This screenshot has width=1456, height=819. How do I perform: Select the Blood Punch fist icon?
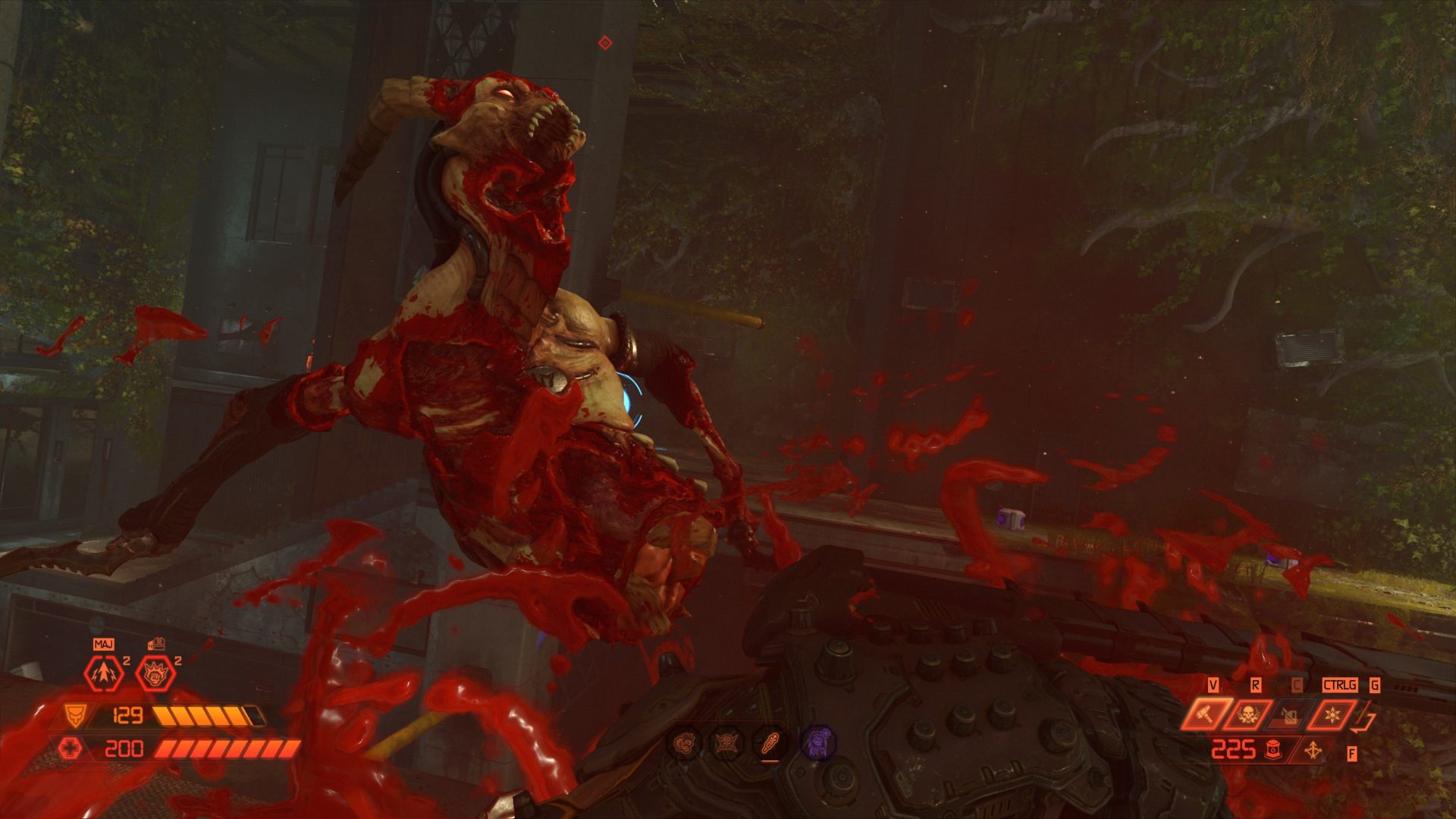coord(155,673)
